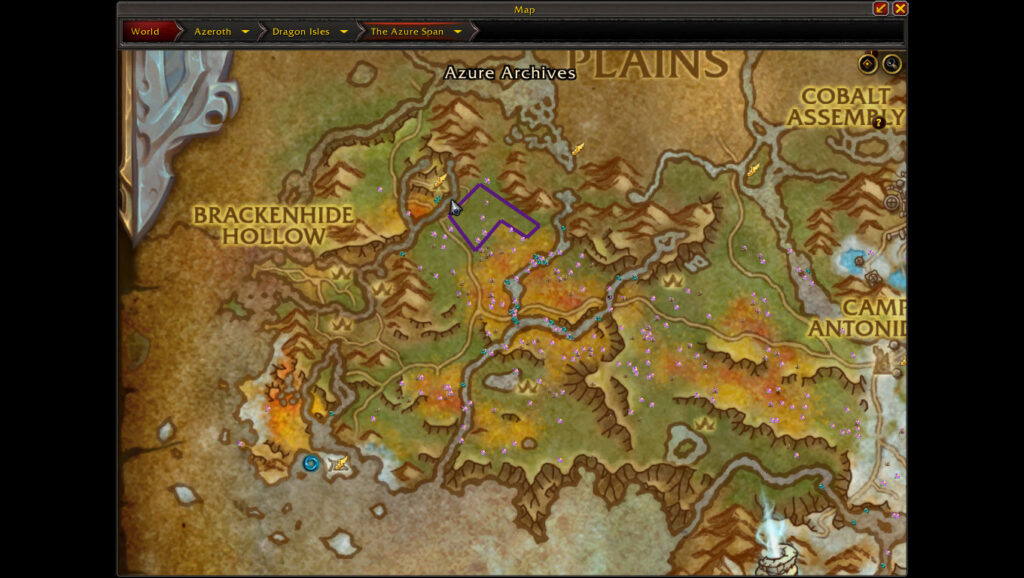The width and height of the screenshot is (1024, 578).
Task: Open The Azure Span zone dropdown
Action: tap(458, 32)
